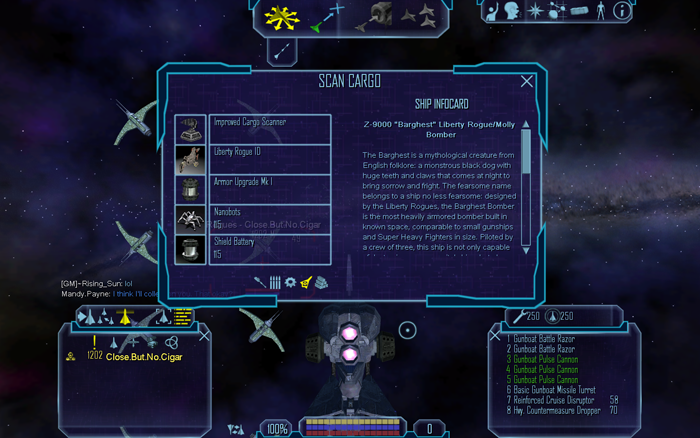Close the Scan Cargo window
Image resolution: width=700 pixels, height=438 pixels.
point(527,82)
